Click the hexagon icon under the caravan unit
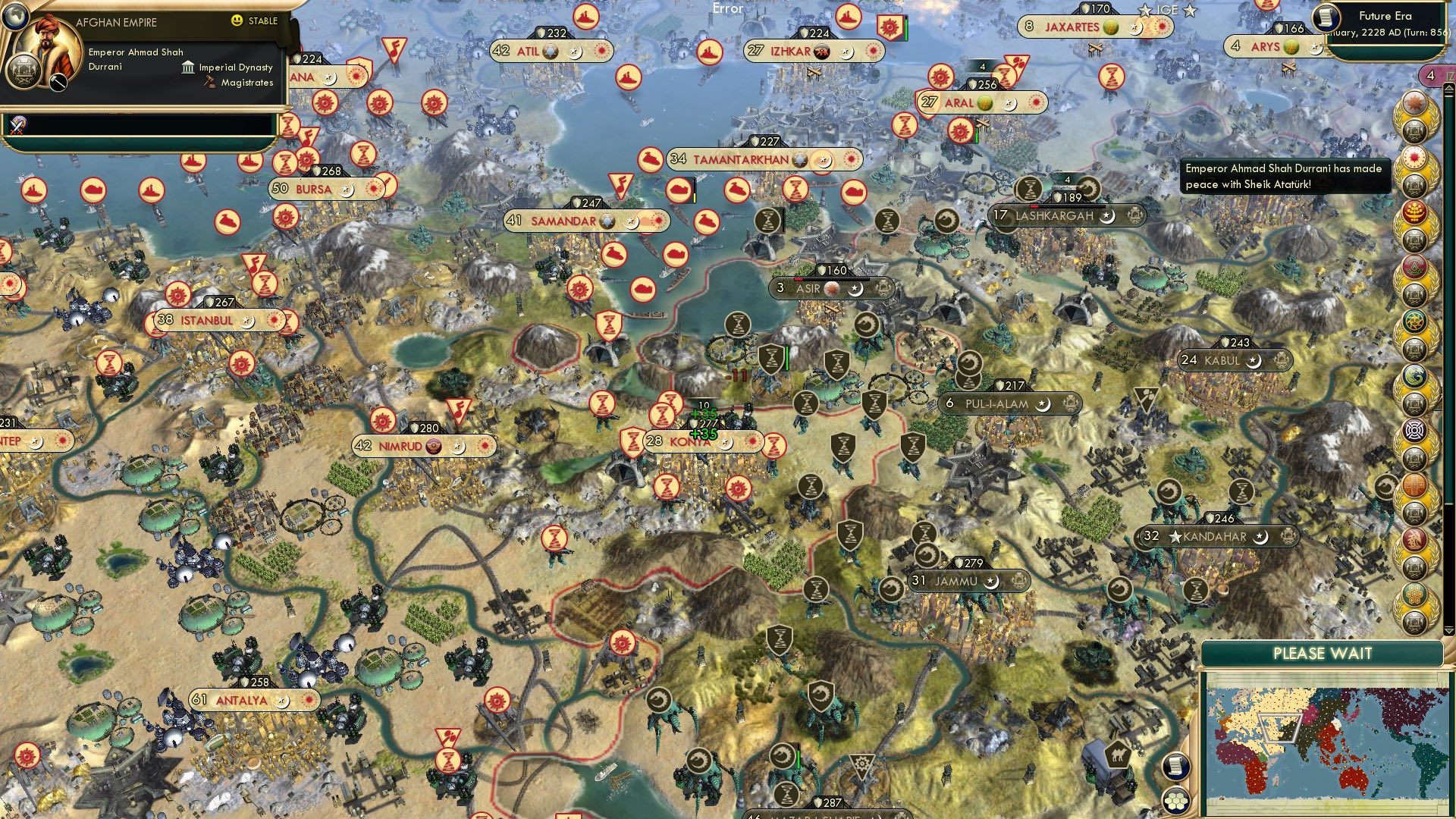This screenshot has height=819, width=1456. [1175, 802]
